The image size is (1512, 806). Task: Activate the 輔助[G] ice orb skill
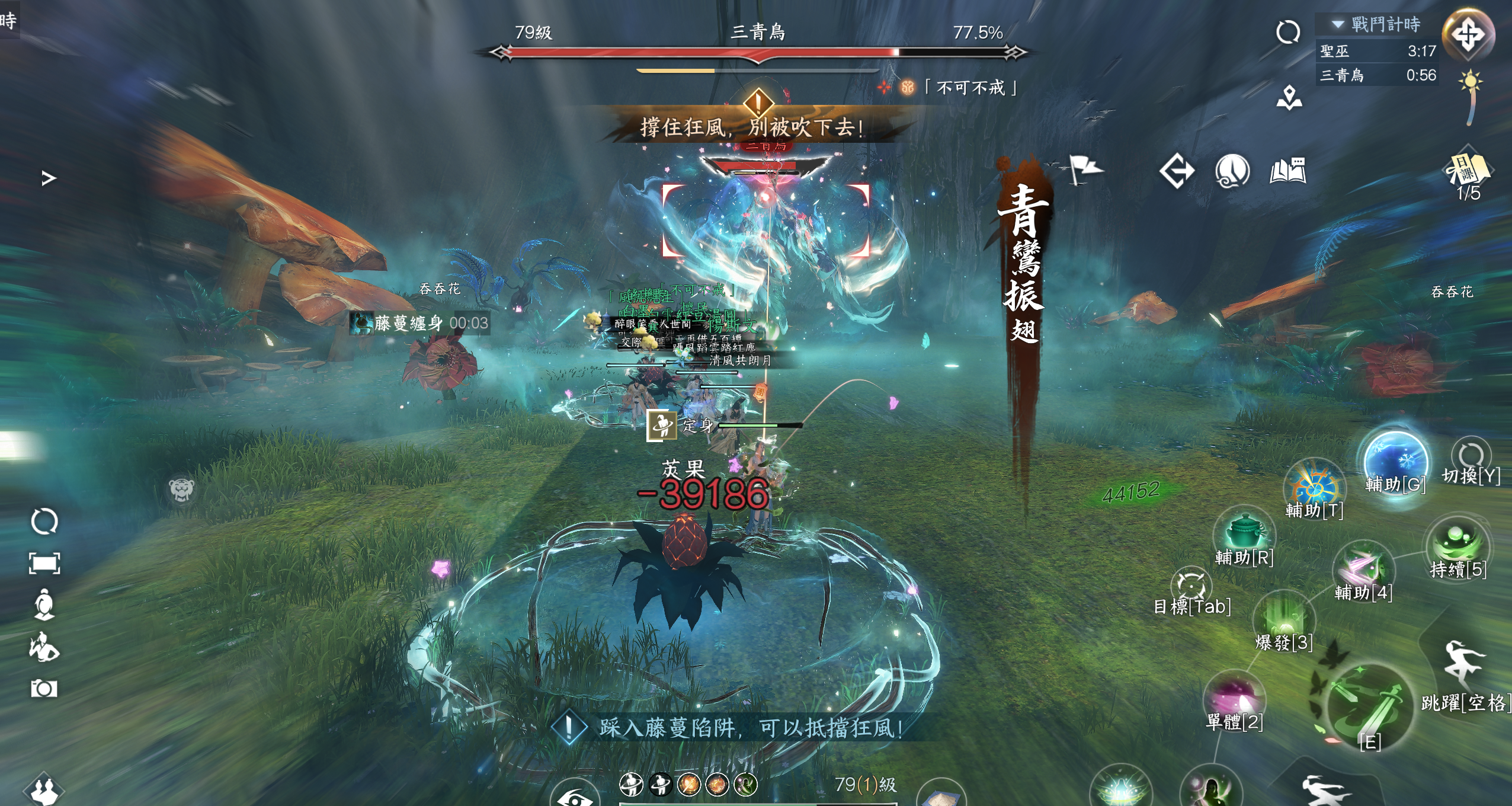coord(1395,462)
